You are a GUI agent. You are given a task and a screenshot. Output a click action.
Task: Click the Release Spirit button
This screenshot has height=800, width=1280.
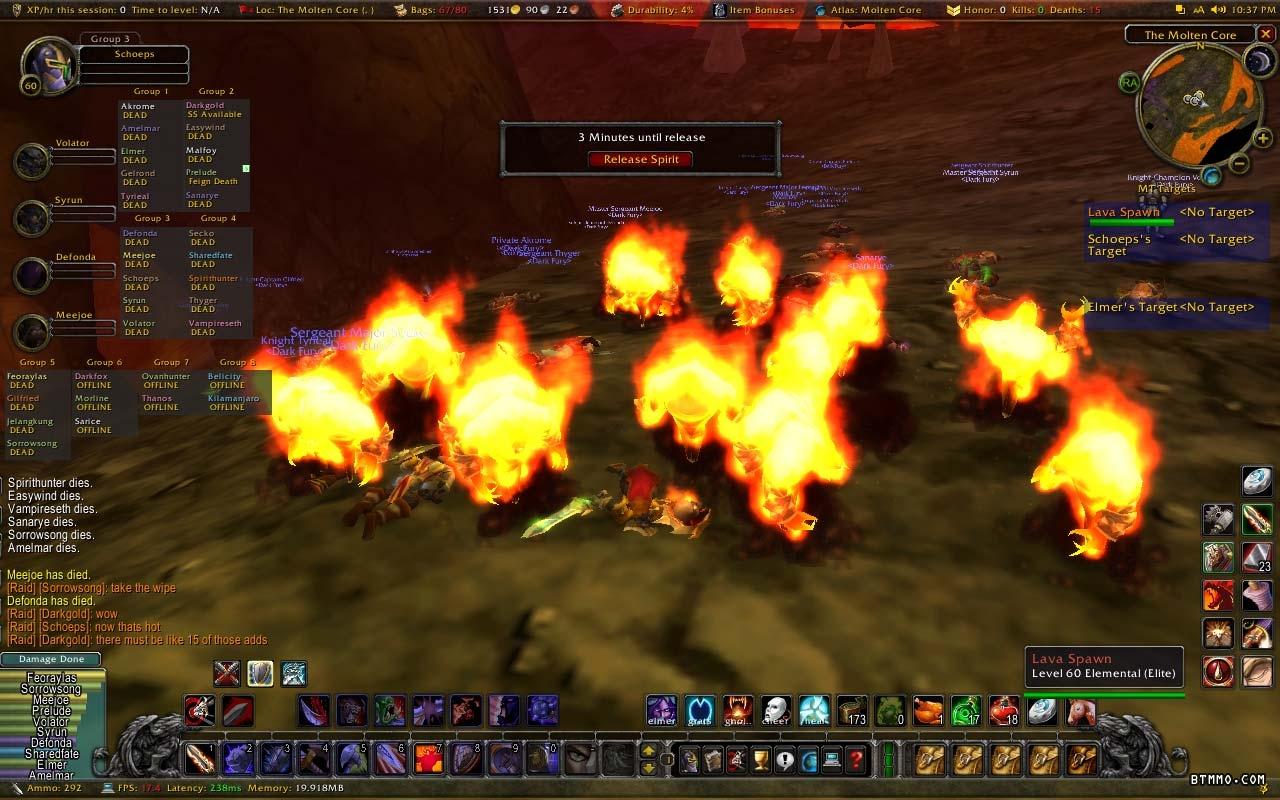click(x=640, y=159)
